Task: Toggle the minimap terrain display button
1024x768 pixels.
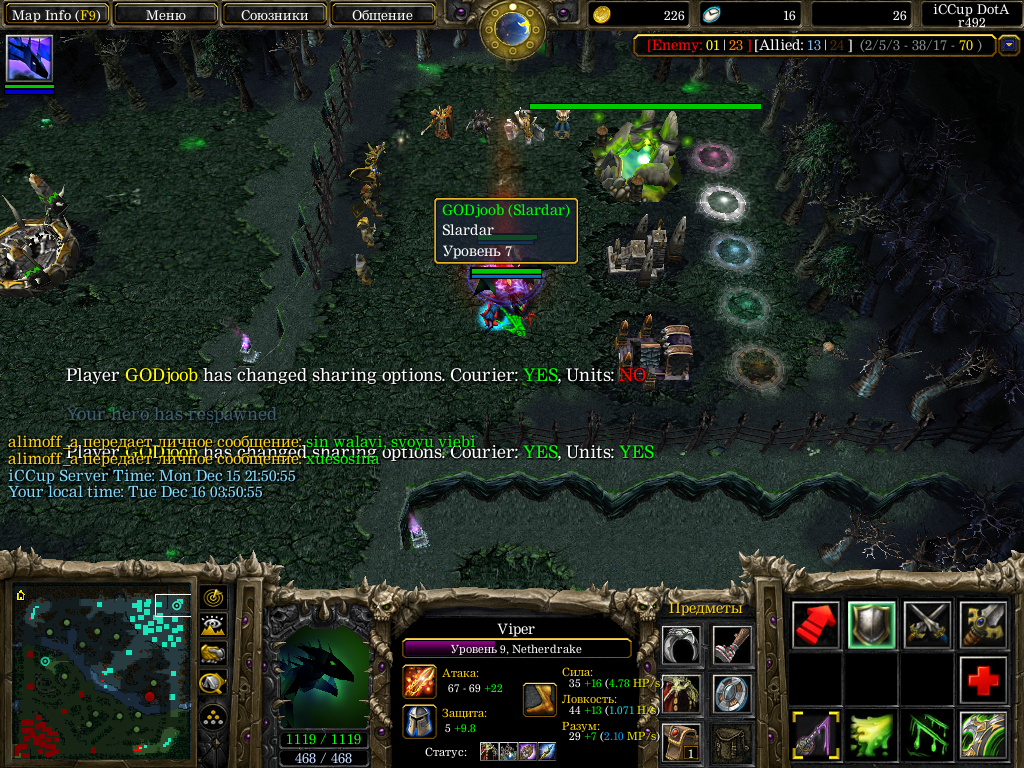Action: tap(213, 626)
